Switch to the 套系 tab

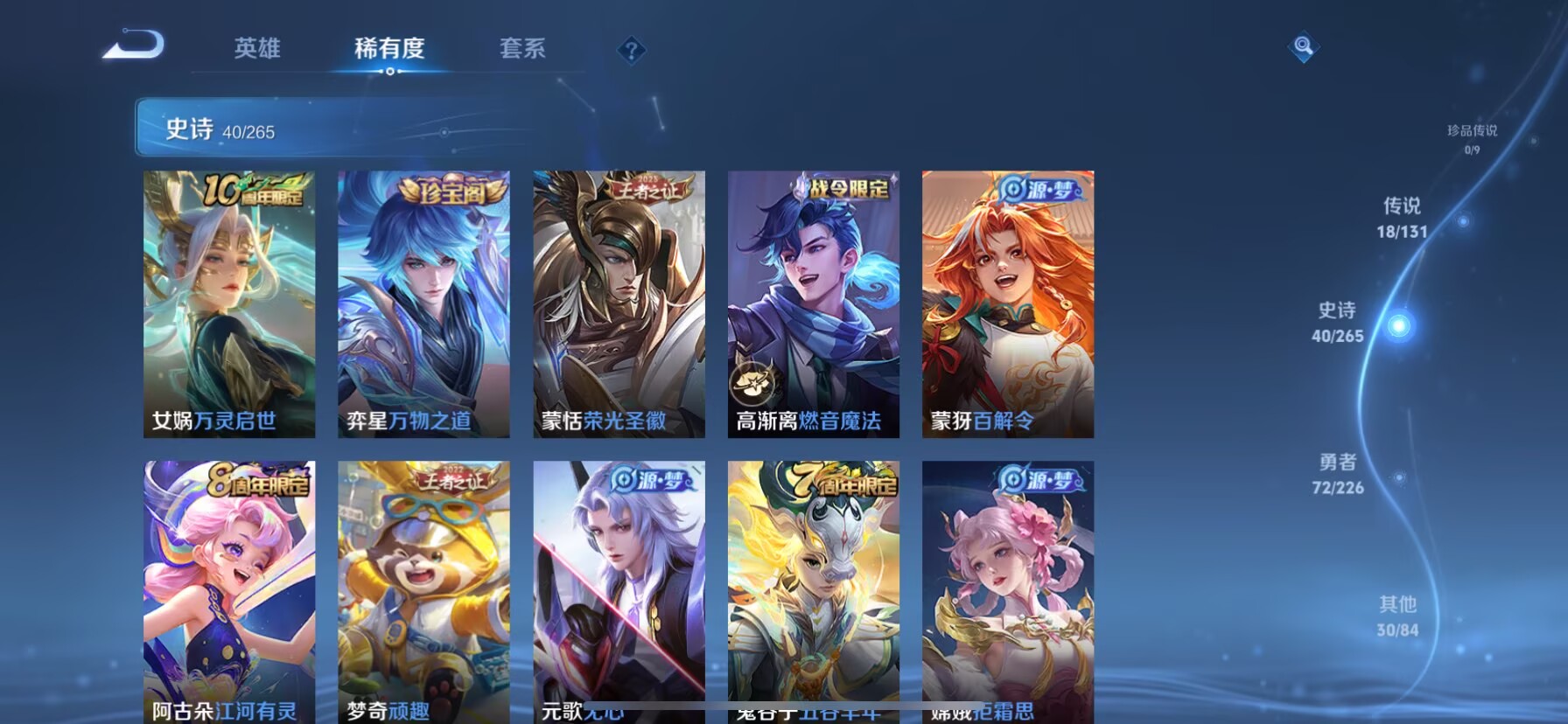523,50
